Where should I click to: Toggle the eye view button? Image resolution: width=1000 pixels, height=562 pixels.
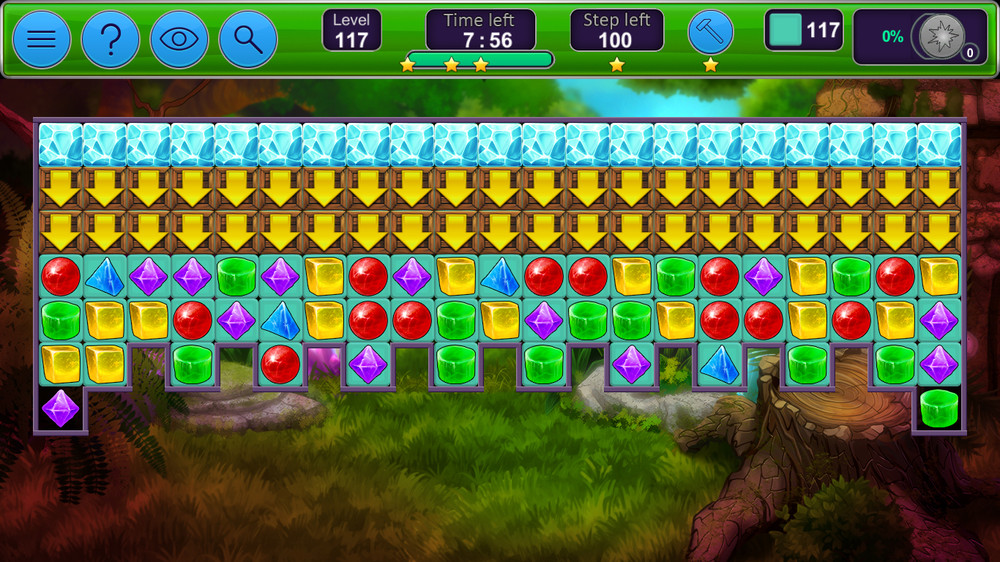[x=179, y=39]
